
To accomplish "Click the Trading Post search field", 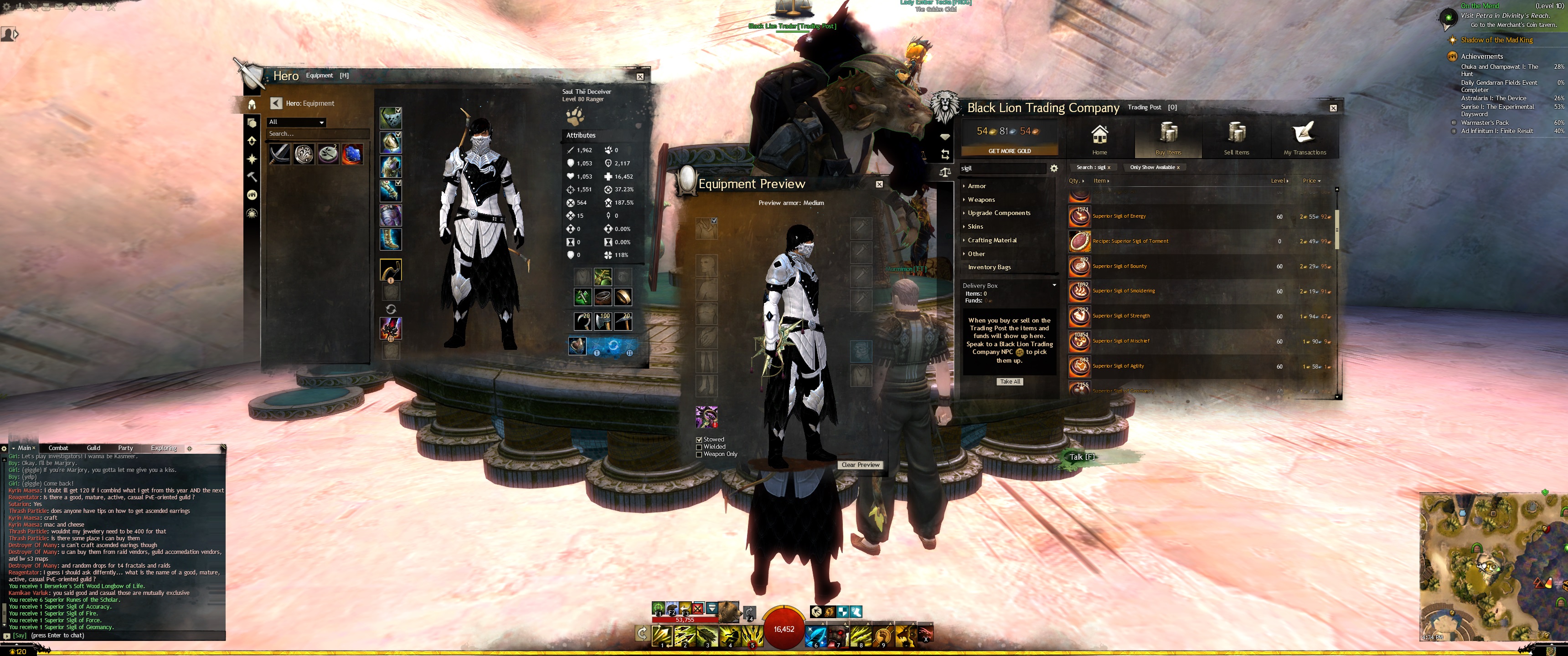I will [x=1002, y=169].
